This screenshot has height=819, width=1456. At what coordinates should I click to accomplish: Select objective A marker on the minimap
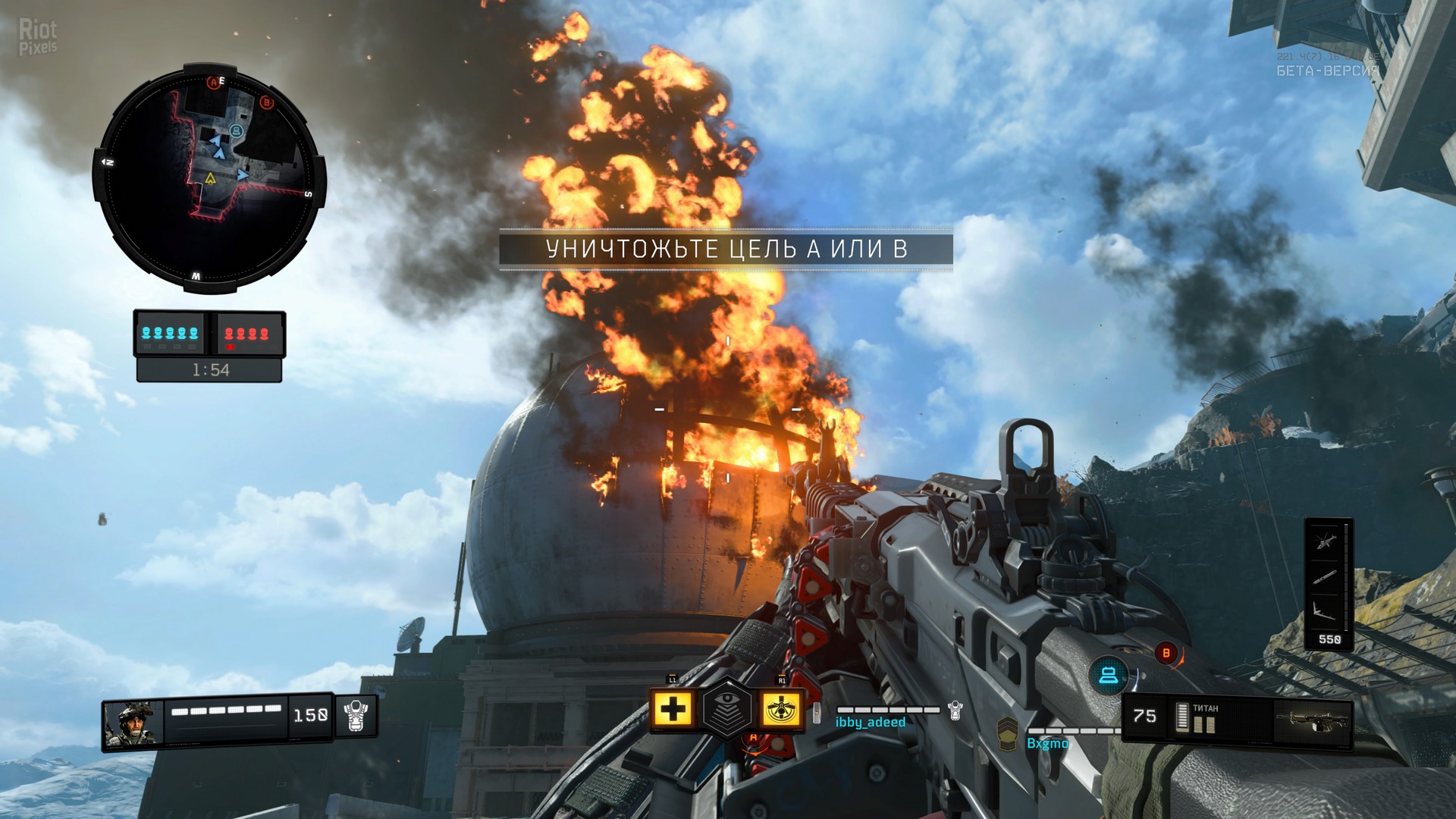click(214, 82)
